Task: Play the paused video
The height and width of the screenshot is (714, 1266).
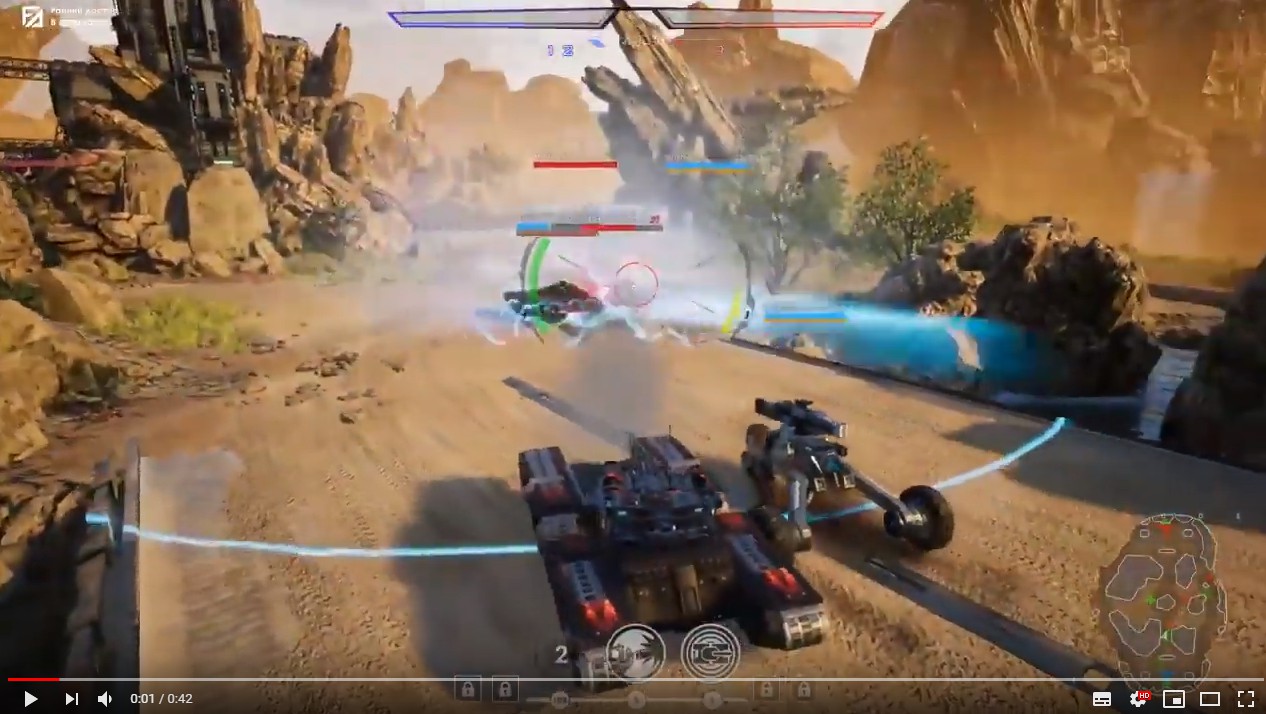Action: [x=30, y=699]
